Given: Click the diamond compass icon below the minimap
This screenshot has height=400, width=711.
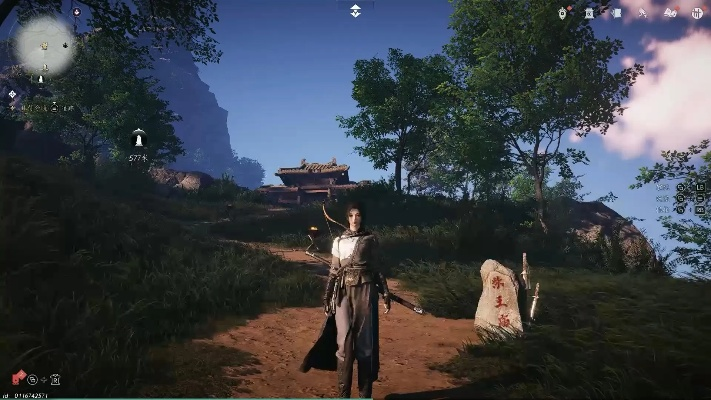Looking at the screenshot, I should pos(13,94).
